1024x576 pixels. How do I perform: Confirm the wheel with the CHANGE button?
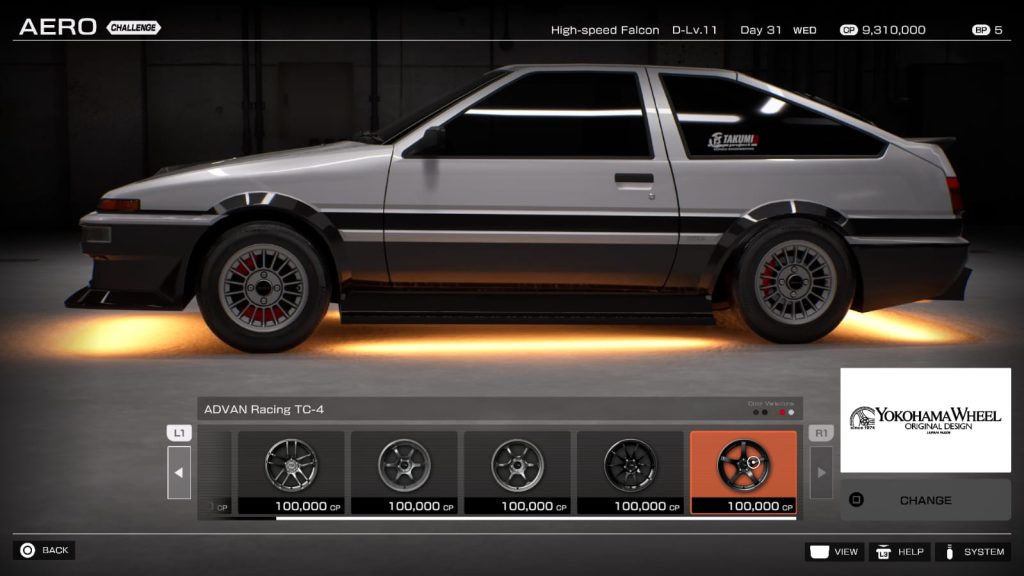point(925,500)
